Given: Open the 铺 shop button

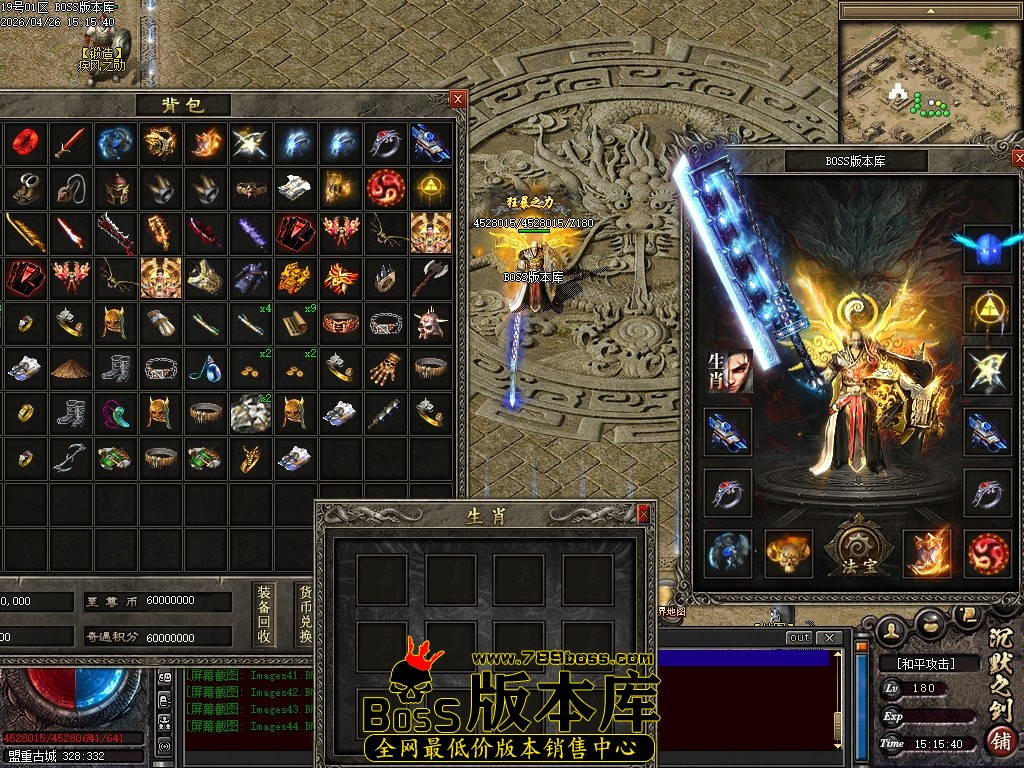Looking at the screenshot, I should (x=998, y=740).
